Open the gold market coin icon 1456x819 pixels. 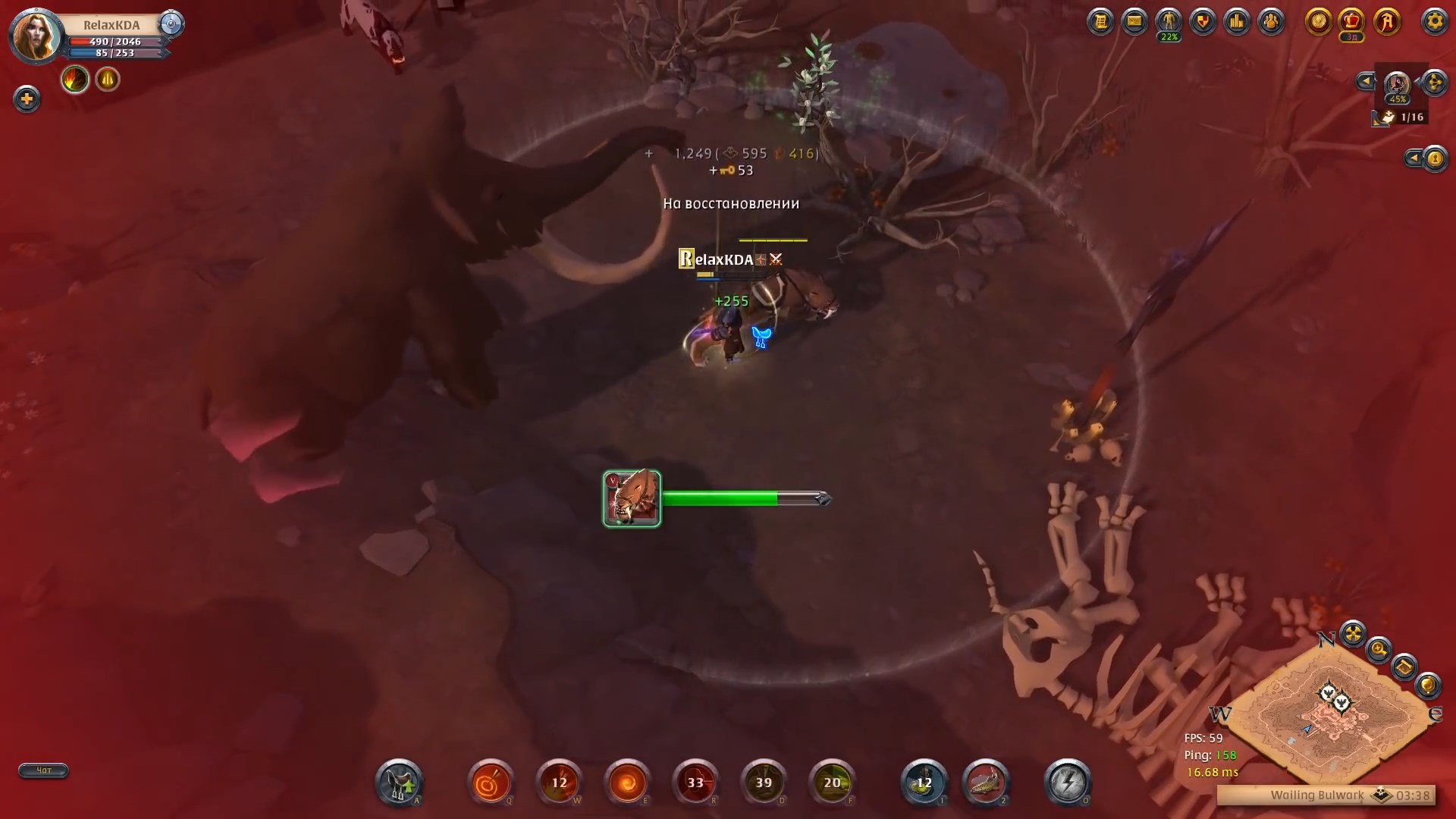coord(1319,22)
